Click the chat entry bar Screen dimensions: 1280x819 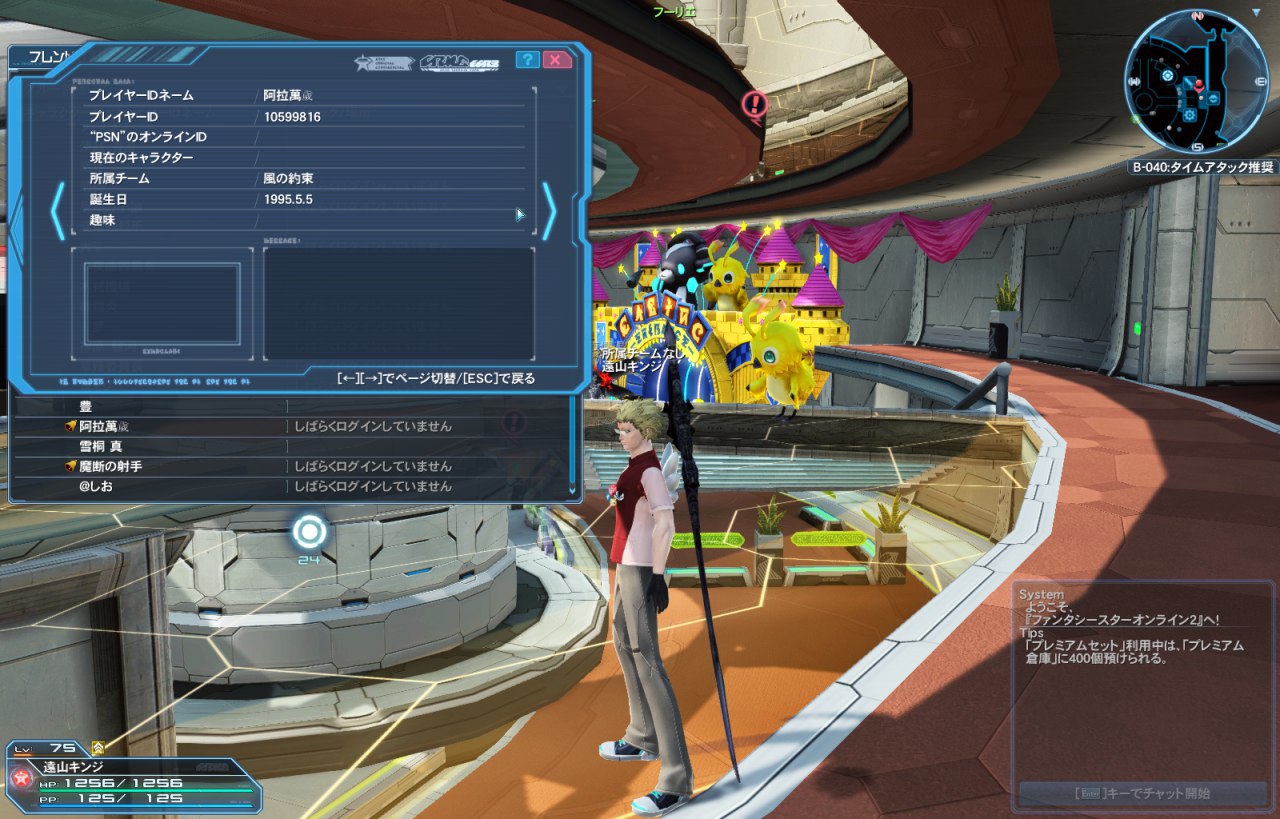pyautogui.click(x=1143, y=793)
